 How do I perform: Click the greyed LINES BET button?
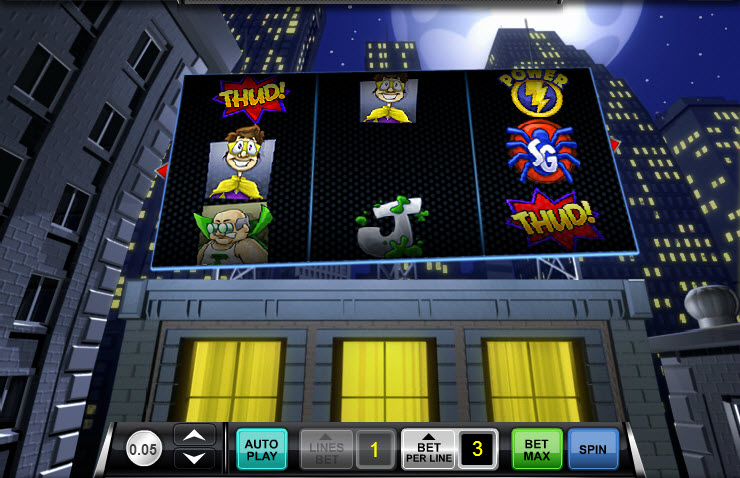click(x=327, y=449)
